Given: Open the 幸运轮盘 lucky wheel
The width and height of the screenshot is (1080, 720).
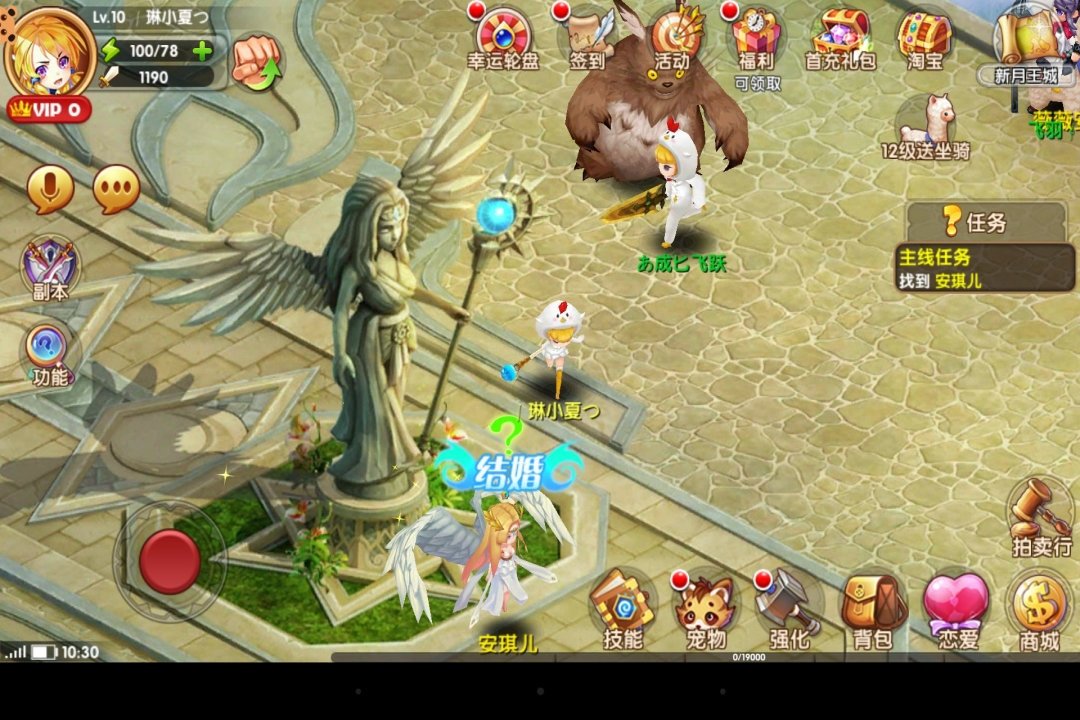Looking at the screenshot, I should (x=503, y=37).
